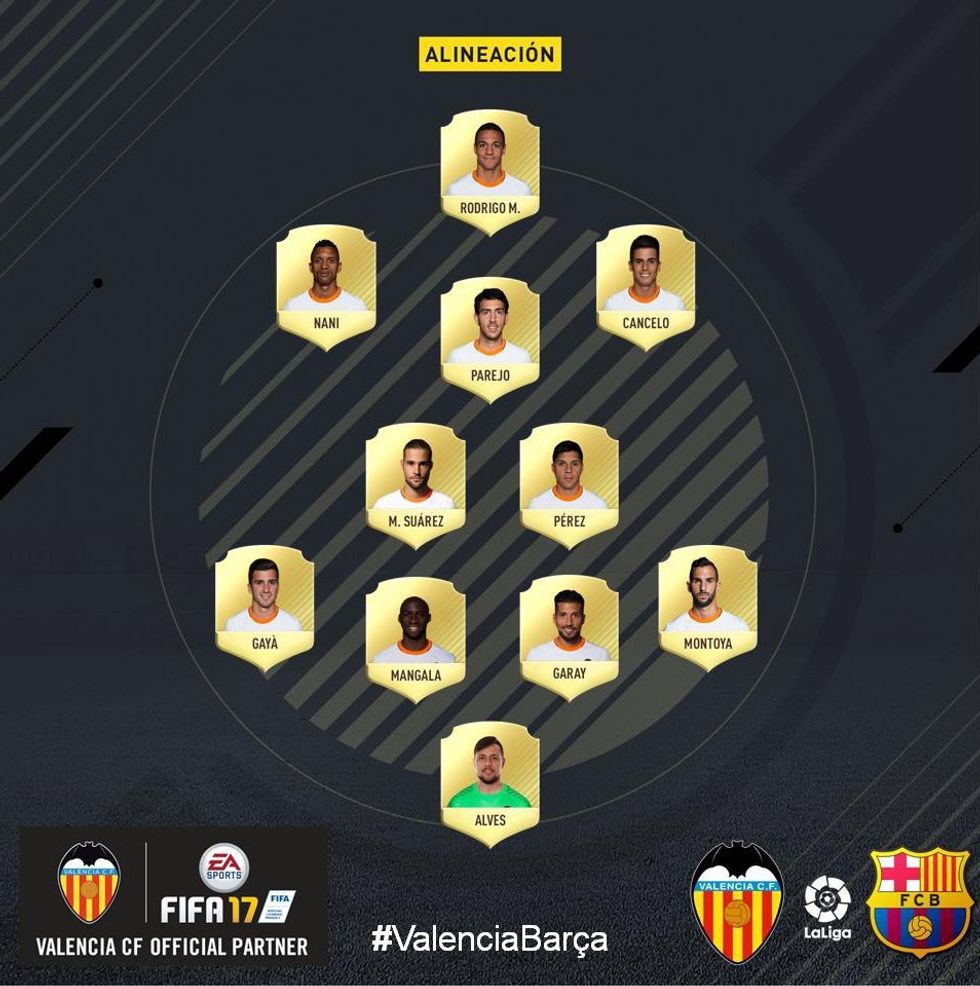Click the Alineación header label
Screen dimensions: 980x986
(x=490, y=55)
